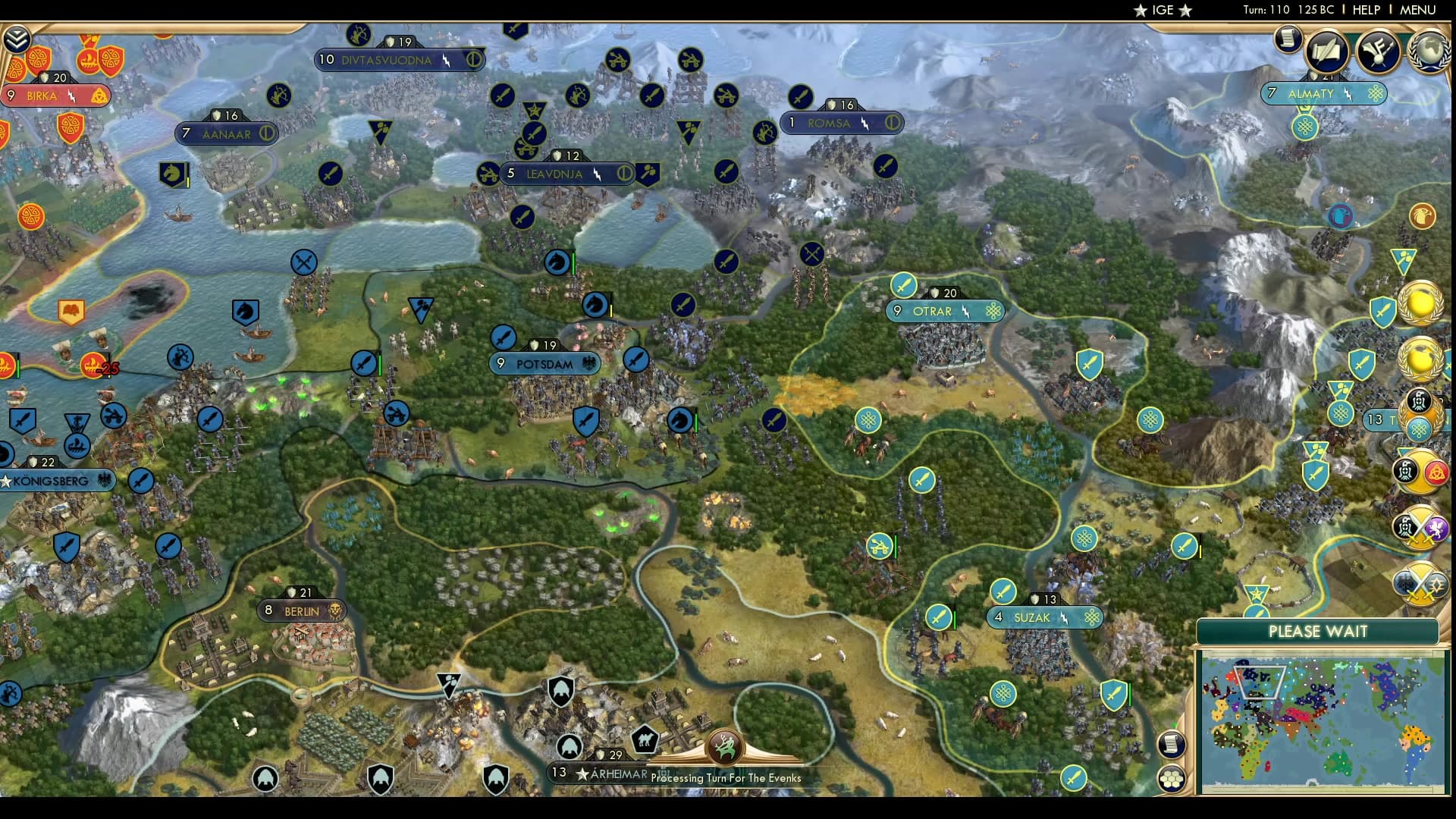Screen dimensions: 1456x819
Task: Select the Potsdam city banner
Action: click(x=544, y=363)
